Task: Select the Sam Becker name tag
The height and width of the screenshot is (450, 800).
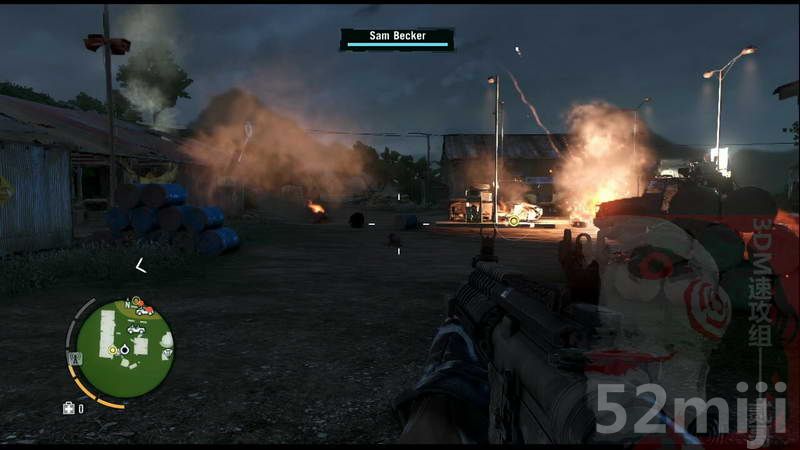Action: click(x=397, y=37)
